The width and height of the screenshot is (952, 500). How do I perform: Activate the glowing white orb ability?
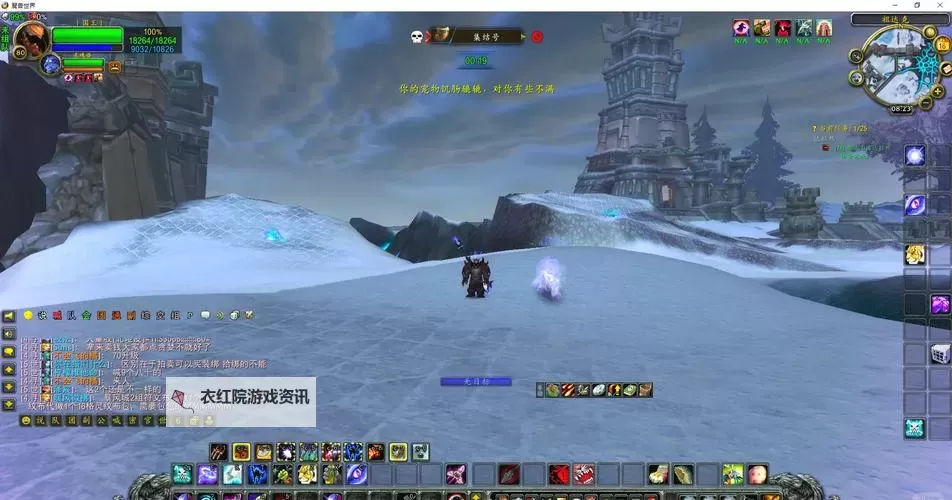(914, 155)
